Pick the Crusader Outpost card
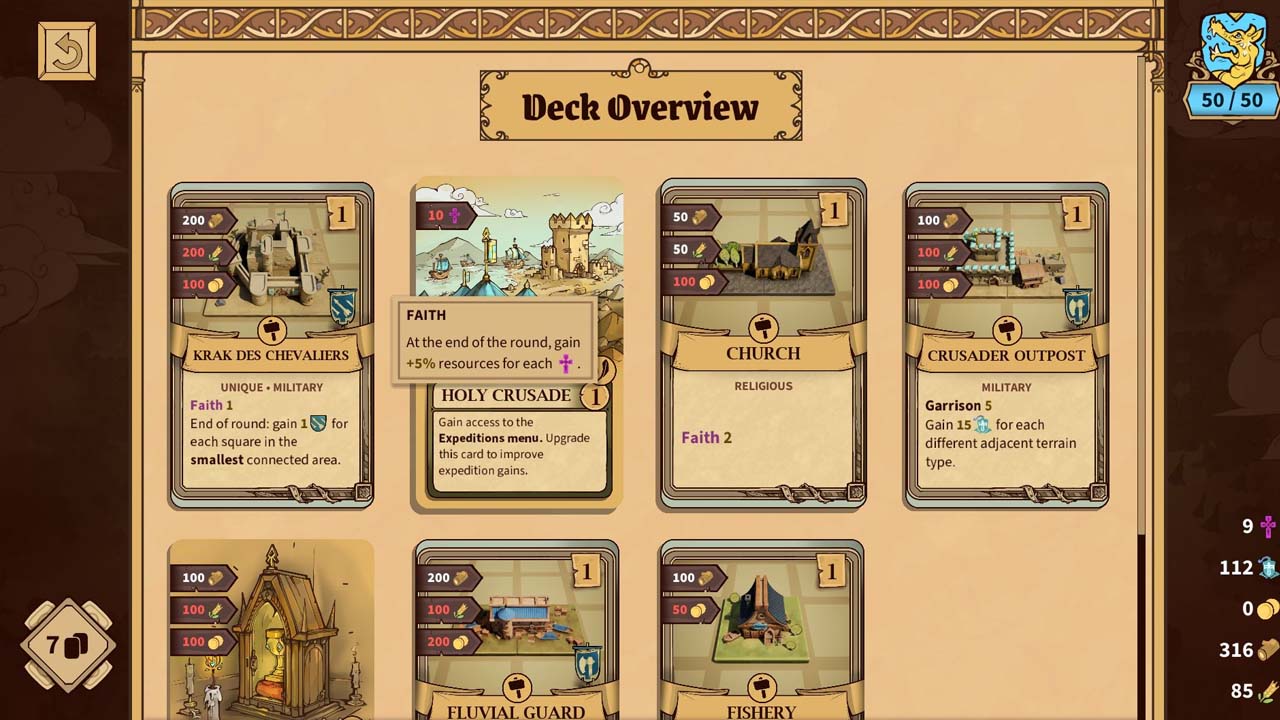This screenshot has width=1280, height=720. [x=1006, y=345]
